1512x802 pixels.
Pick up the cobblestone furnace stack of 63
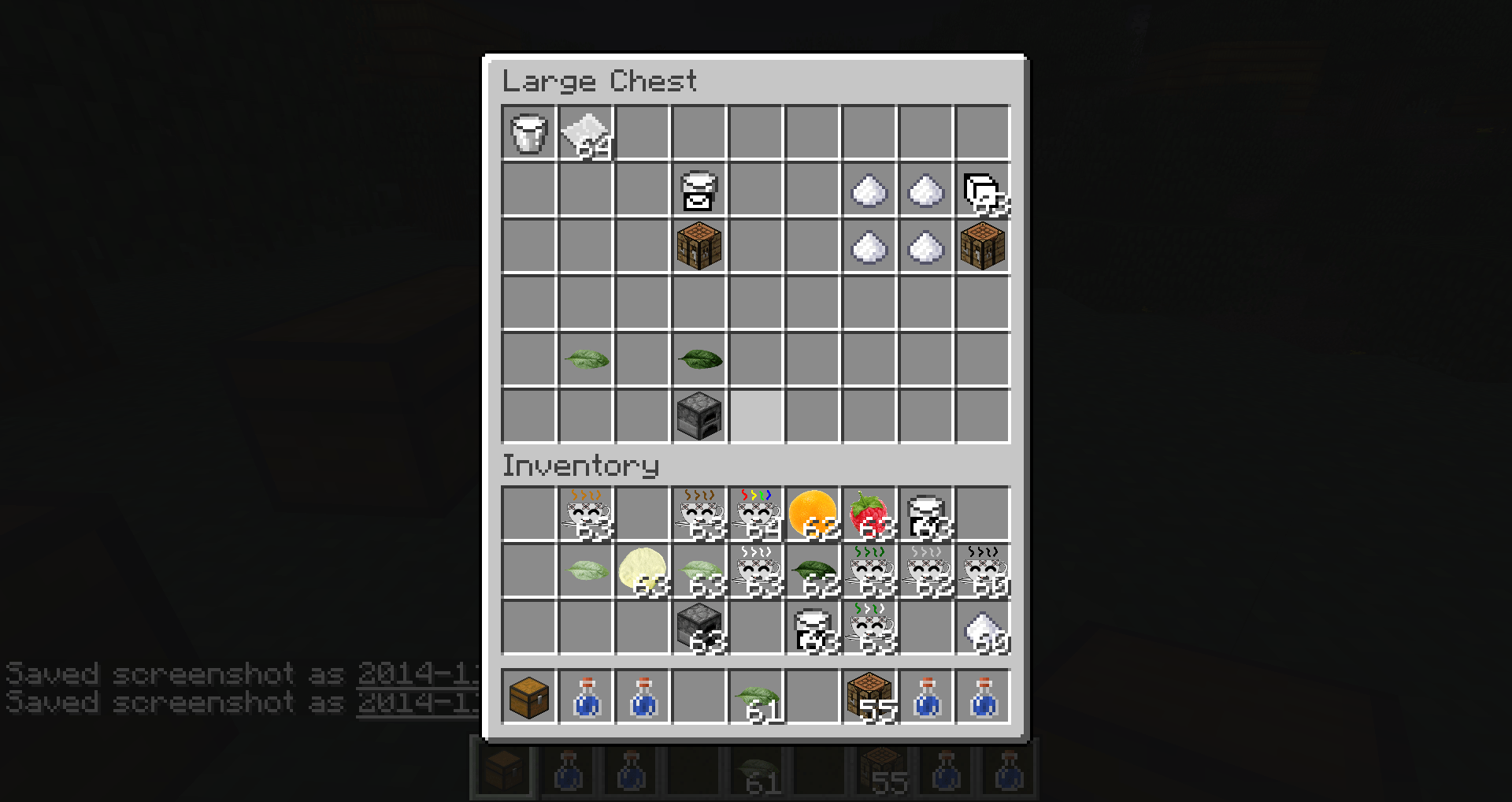click(699, 630)
